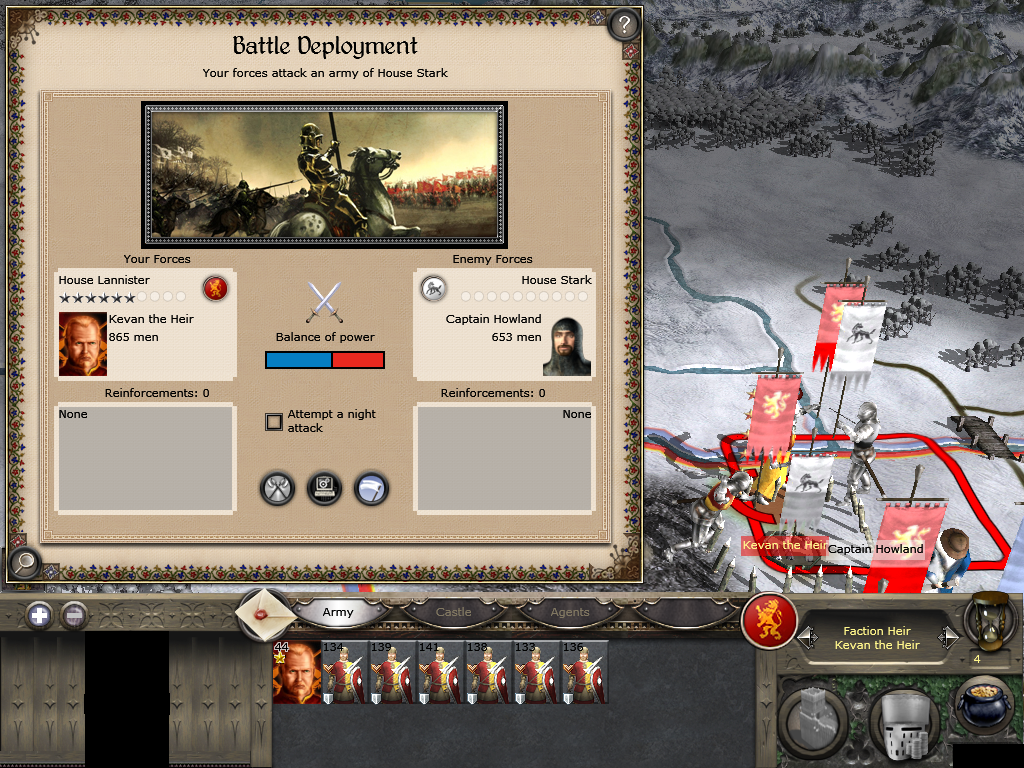
Task: Switch to the Castle tab
Action: point(453,612)
